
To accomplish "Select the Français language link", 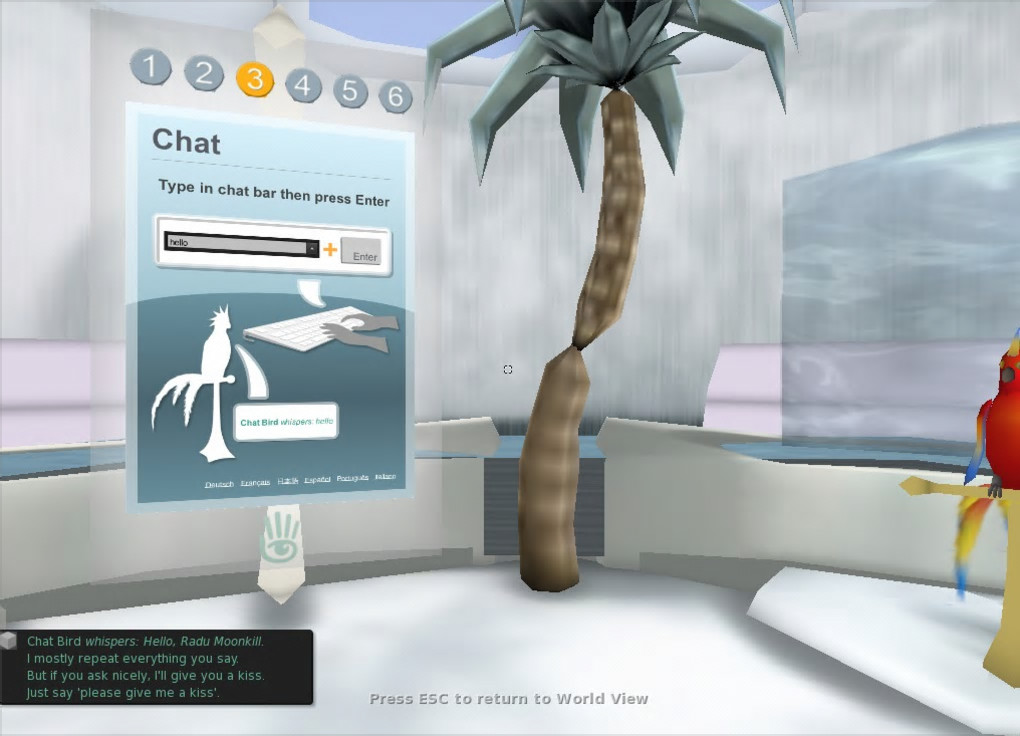I will click(255, 482).
